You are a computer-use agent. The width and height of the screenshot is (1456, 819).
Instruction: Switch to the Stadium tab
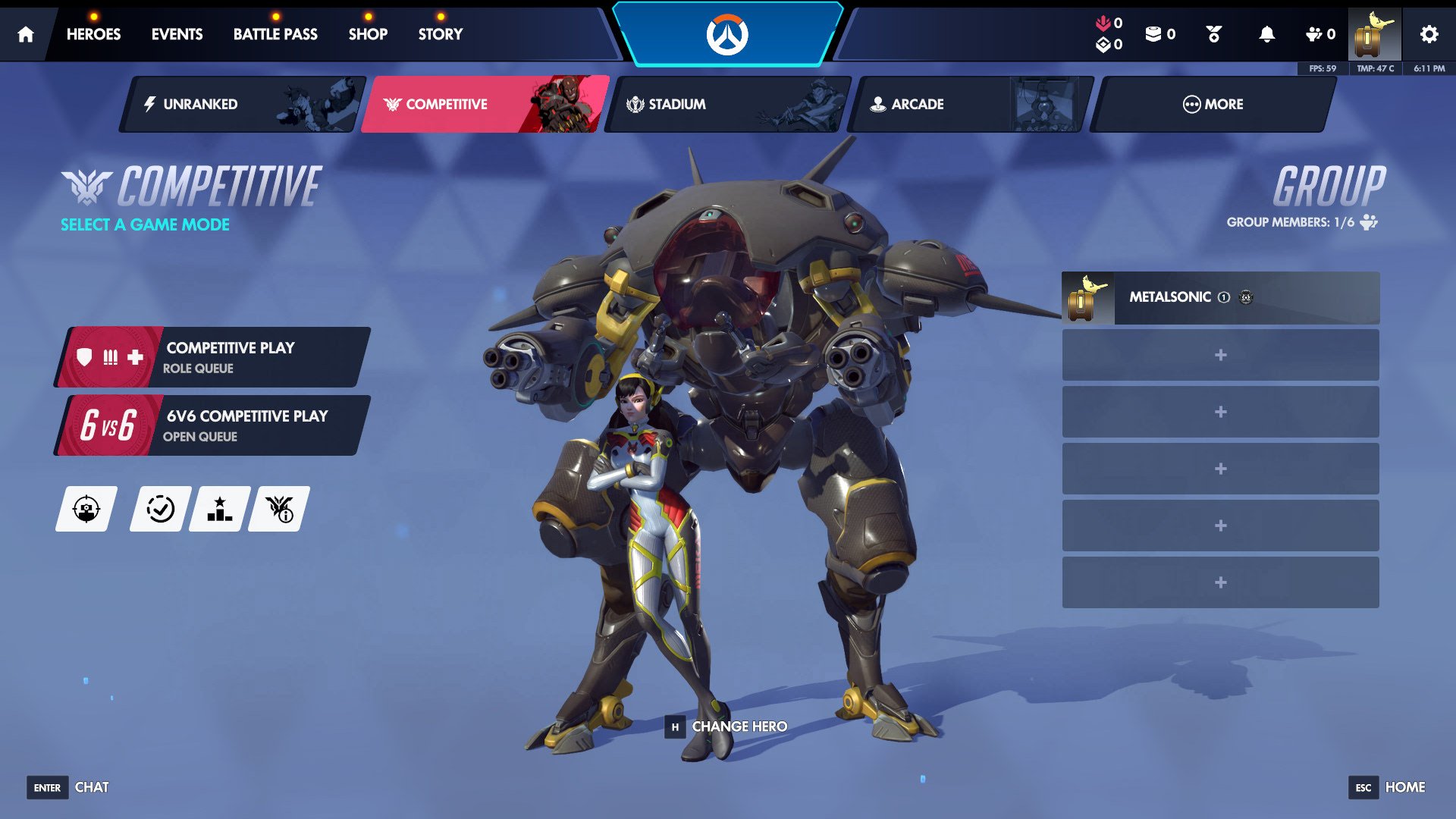point(728,104)
